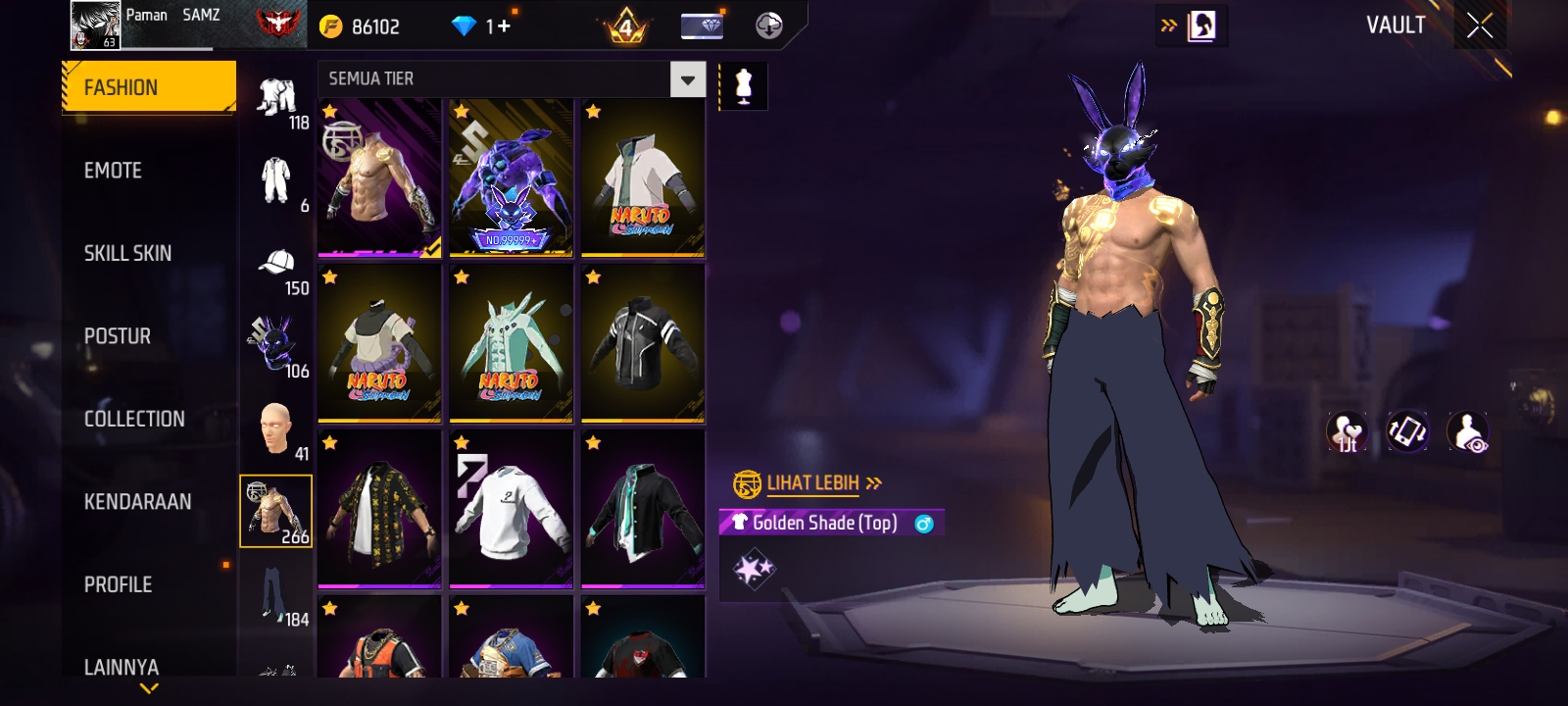Select the Profile menu entry
The image size is (1568, 706).
click(118, 584)
